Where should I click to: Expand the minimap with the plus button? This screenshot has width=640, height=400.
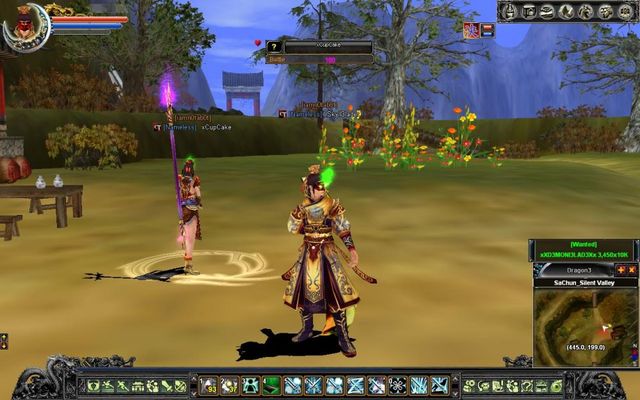620,270
